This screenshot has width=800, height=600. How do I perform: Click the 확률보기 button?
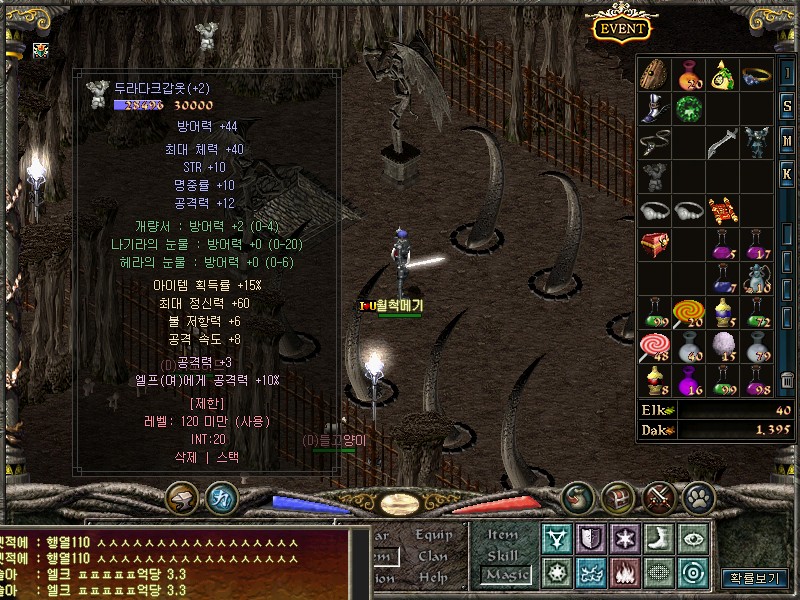coord(753,578)
